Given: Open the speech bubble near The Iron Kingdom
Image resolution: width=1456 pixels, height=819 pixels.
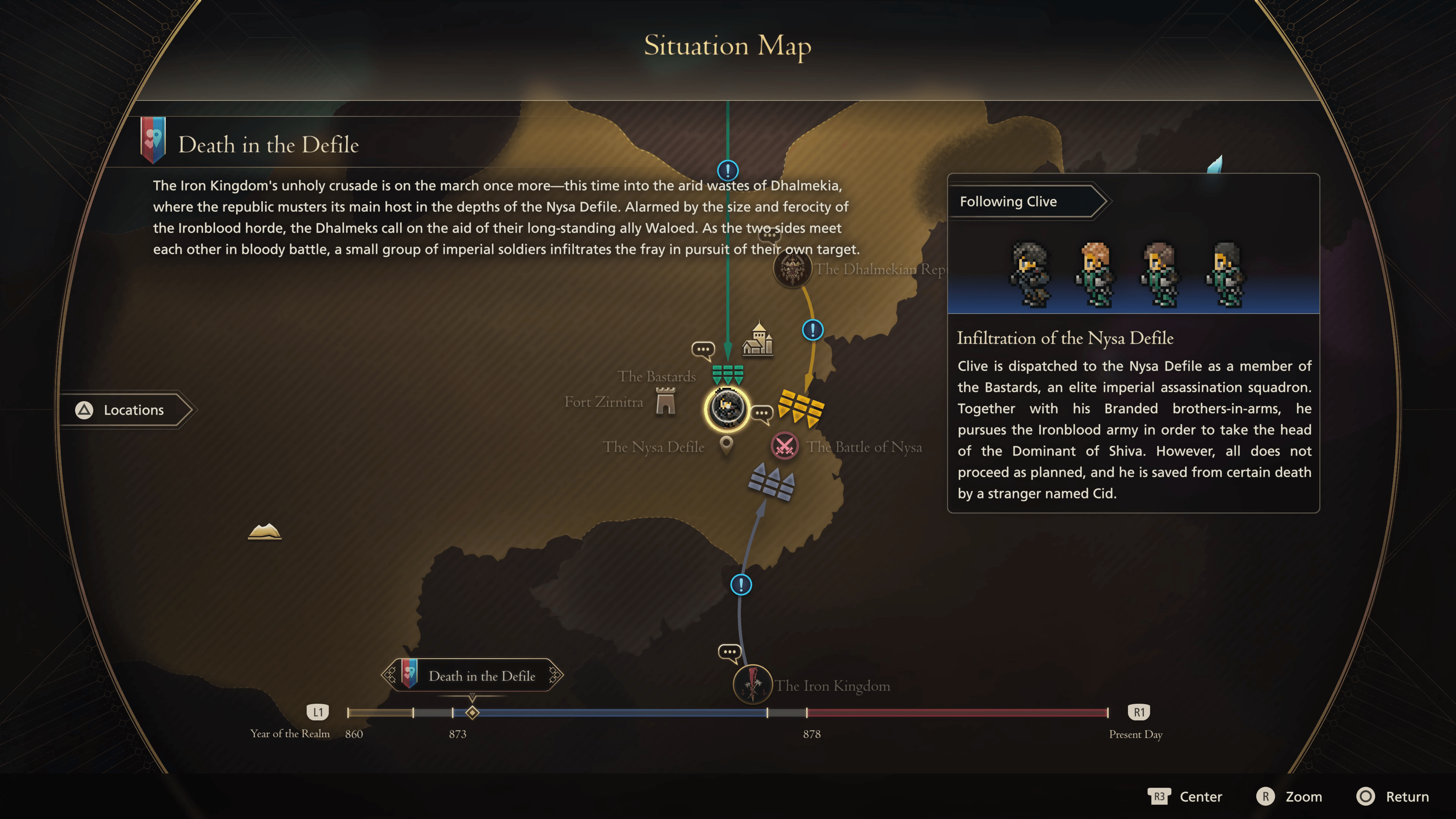Looking at the screenshot, I should 729,652.
